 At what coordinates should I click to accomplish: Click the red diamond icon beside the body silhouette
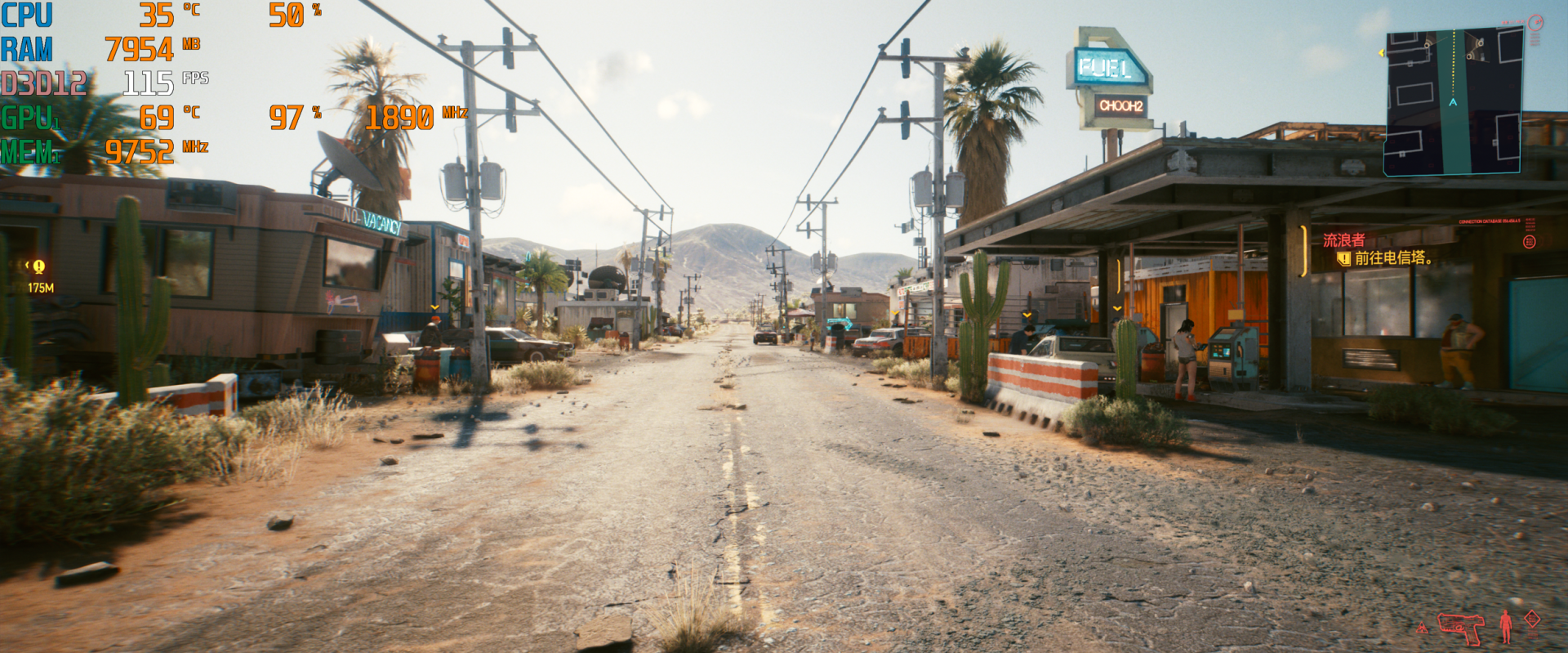(x=1532, y=619)
